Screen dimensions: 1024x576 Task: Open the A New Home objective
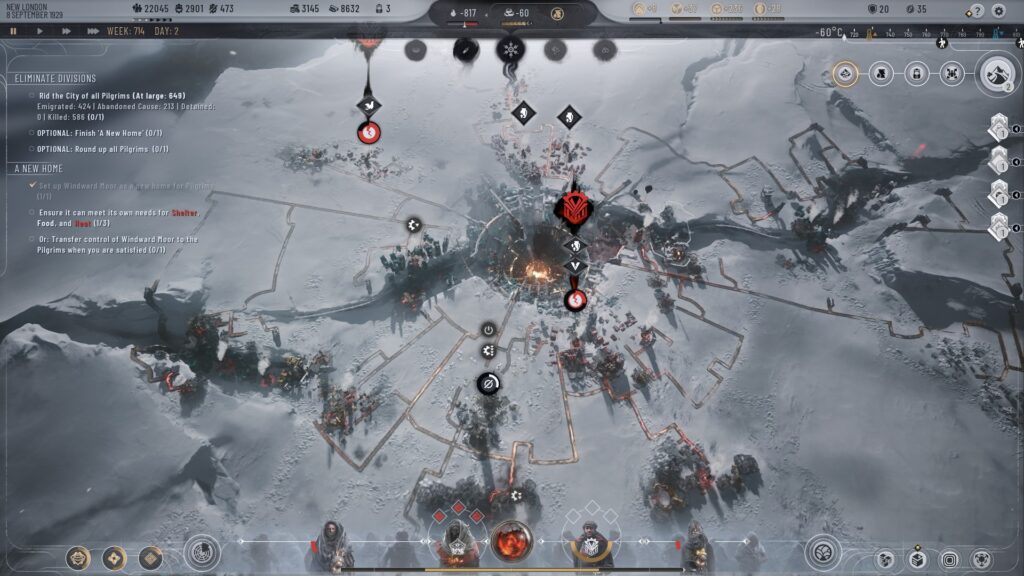tap(40, 168)
